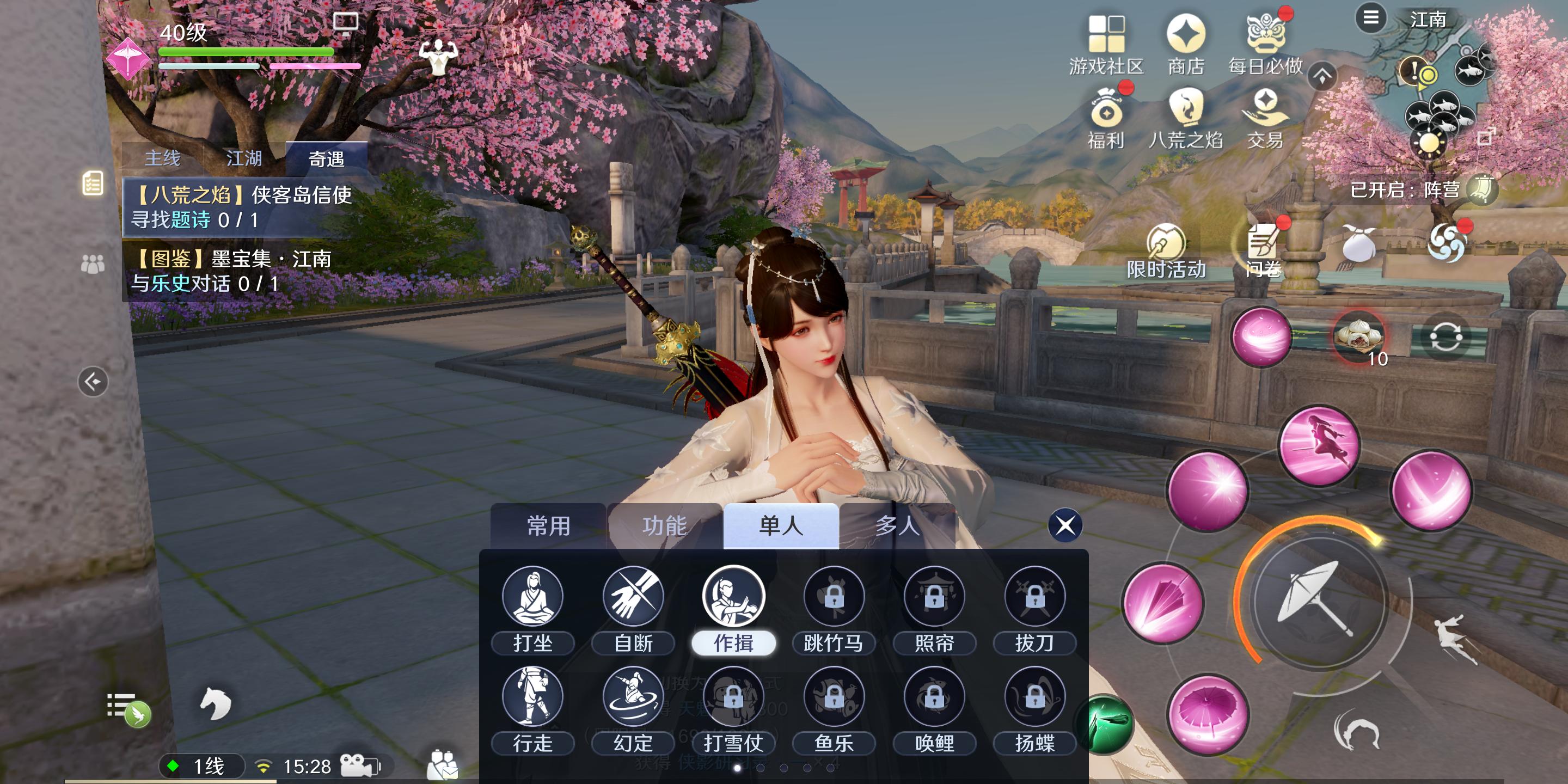The image size is (1568, 784).
Task: Use the steamed bun item slot
Action: click(1358, 336)
